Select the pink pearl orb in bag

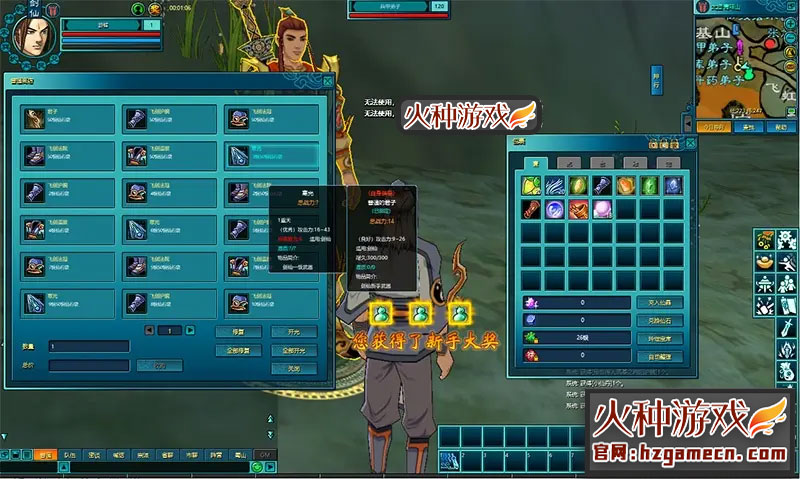[602, 208]
